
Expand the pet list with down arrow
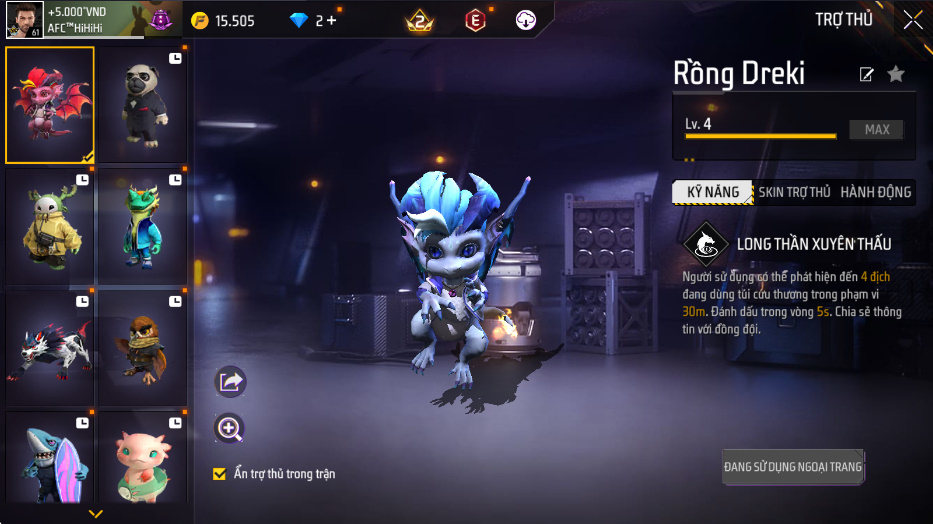click(96, 514)
